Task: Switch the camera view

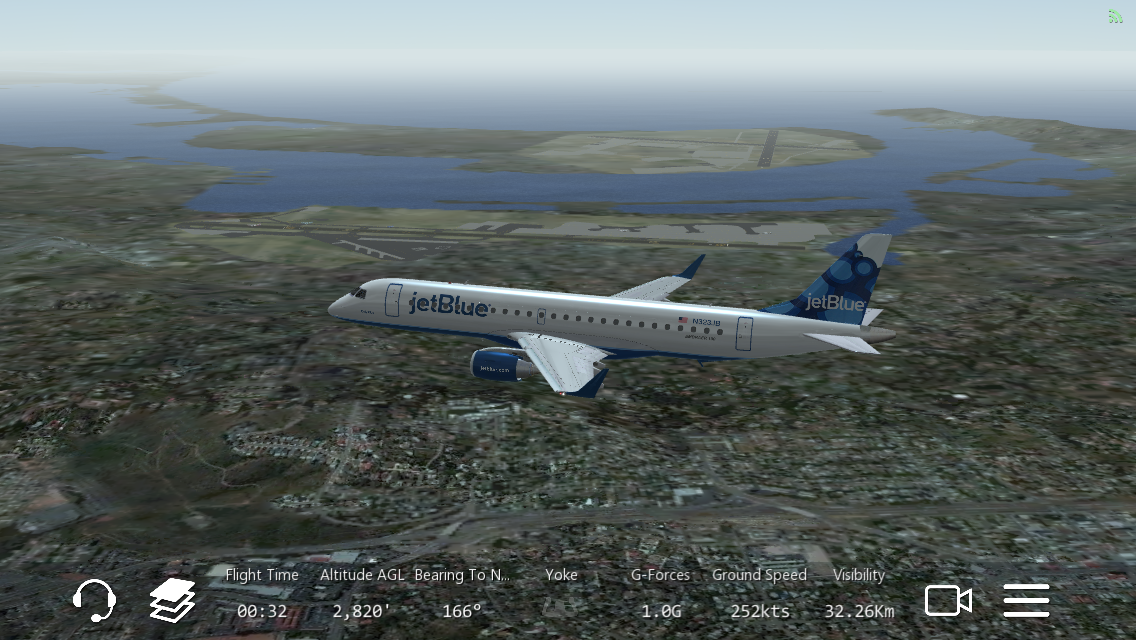Action: 947,600
